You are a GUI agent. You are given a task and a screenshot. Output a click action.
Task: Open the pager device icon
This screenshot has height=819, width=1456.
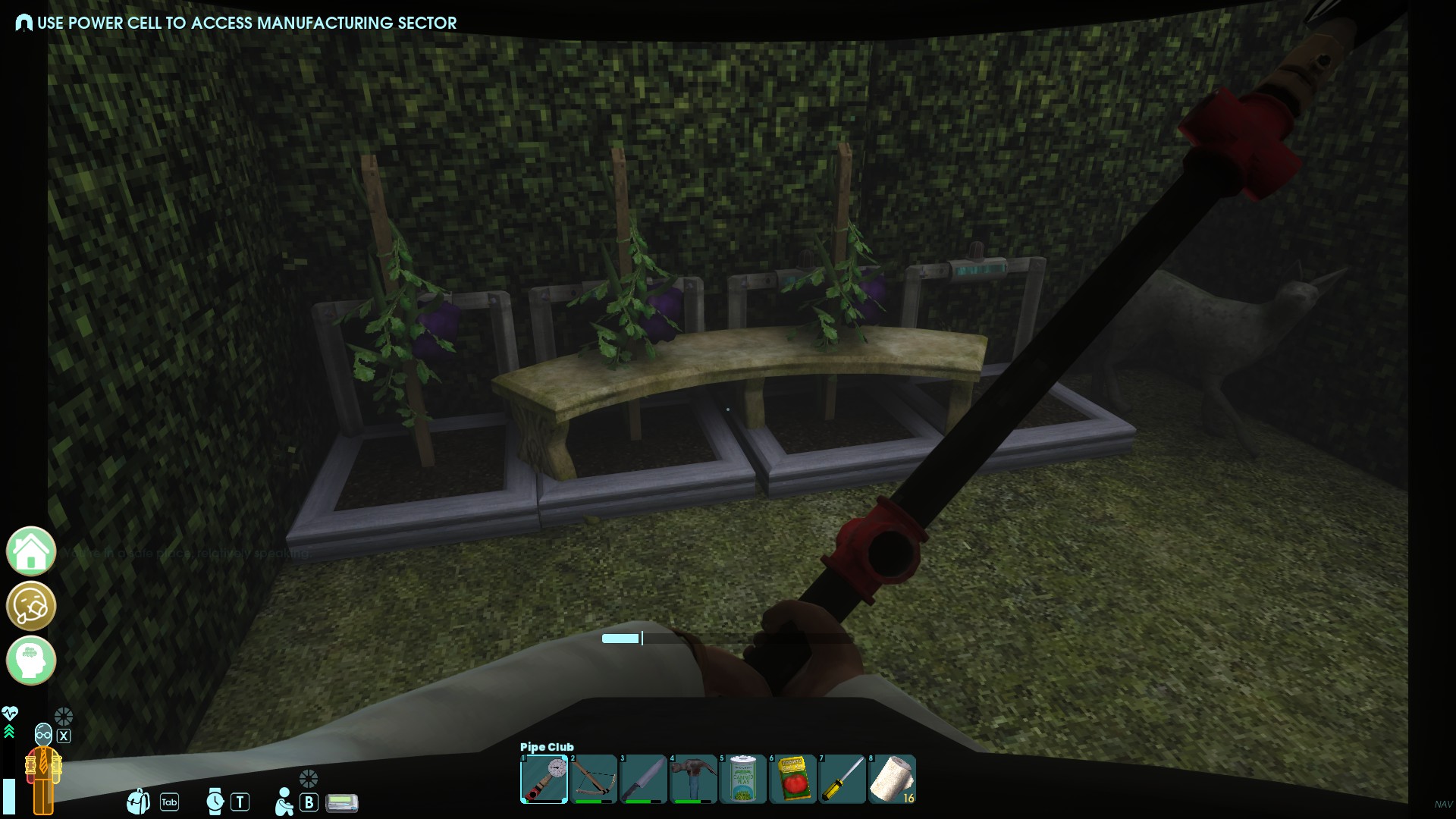[x=341, y=802]
